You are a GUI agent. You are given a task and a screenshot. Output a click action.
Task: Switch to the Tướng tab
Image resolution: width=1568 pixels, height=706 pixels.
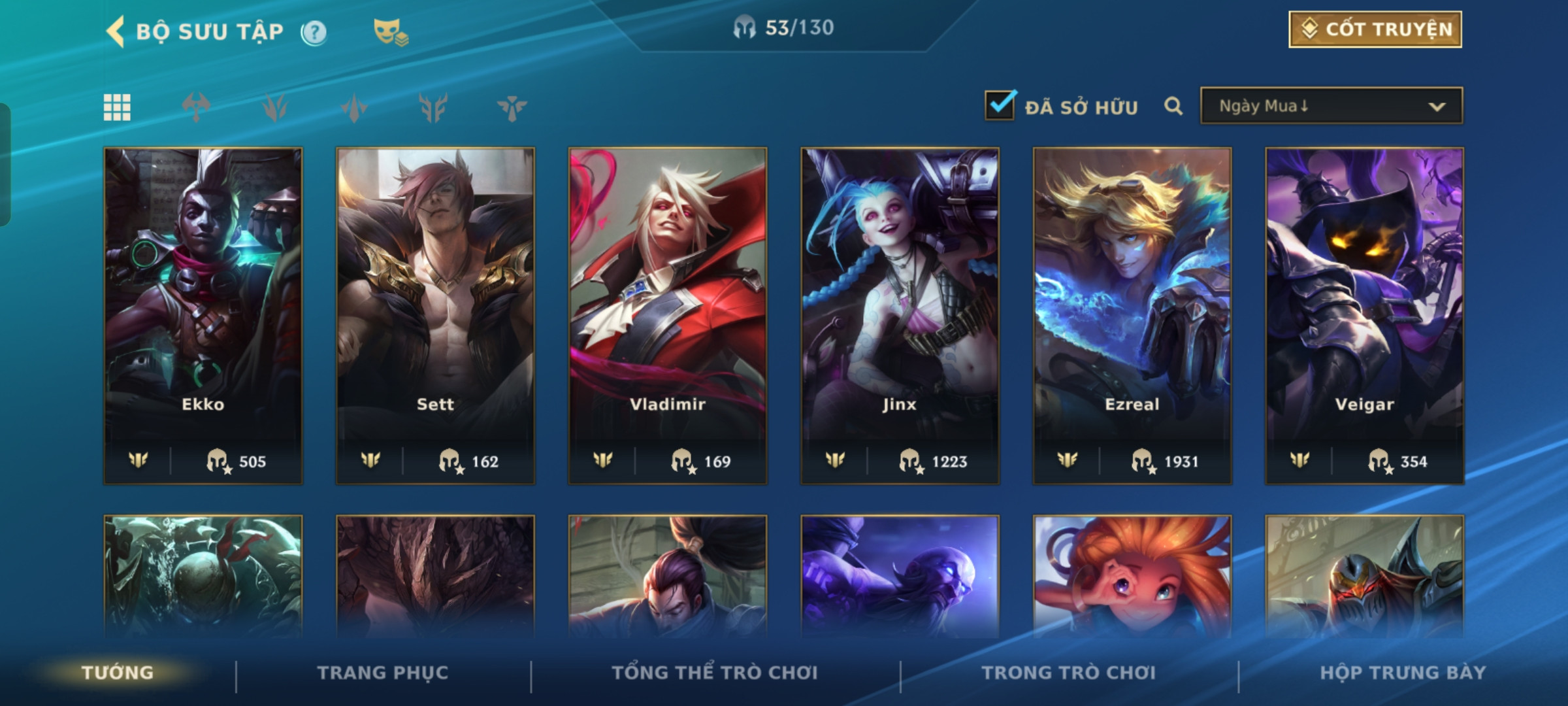[x=118, y=673]
